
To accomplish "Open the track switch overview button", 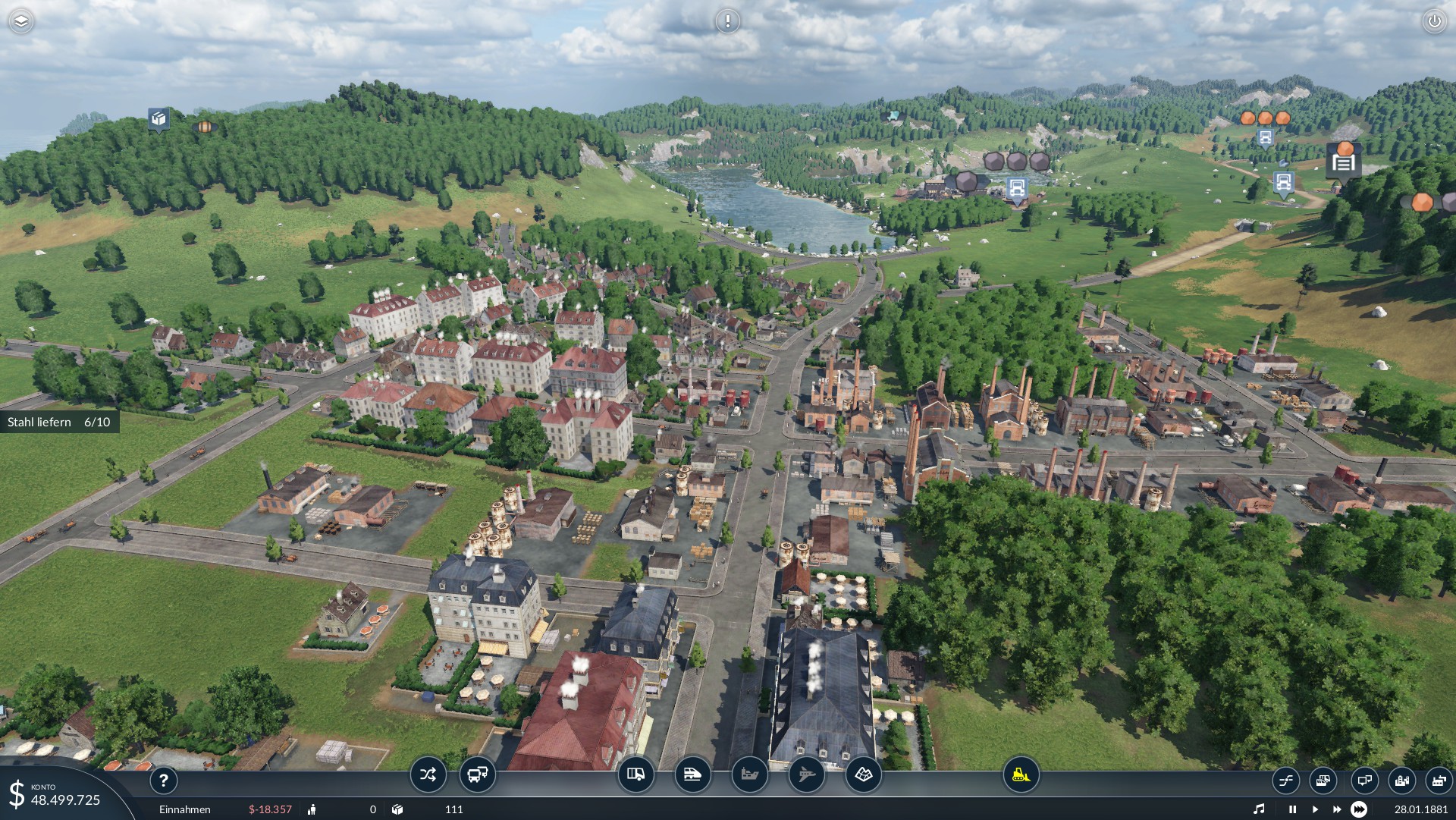I will click(1285, 780).
